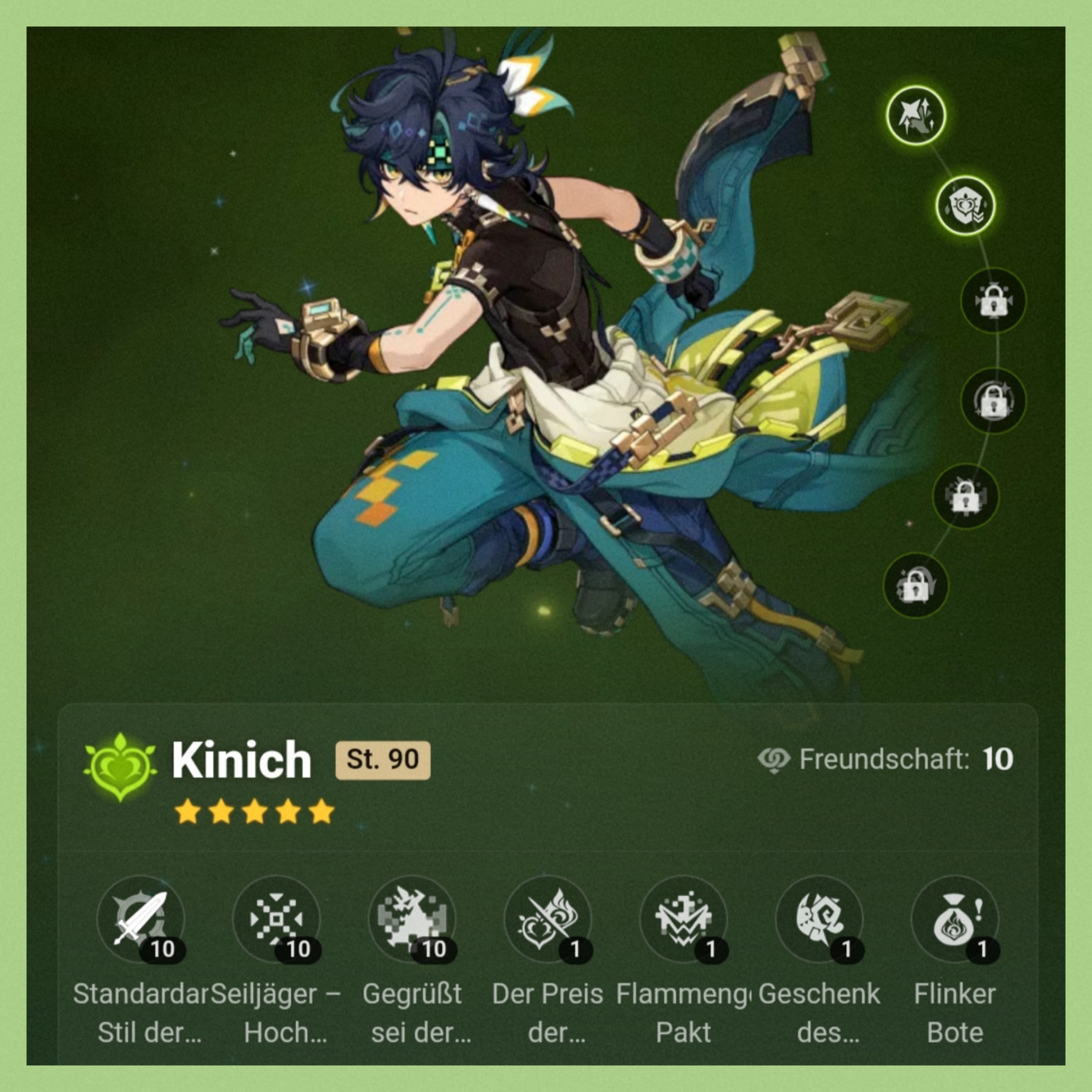1092x1092 pixels.
Task: Open the topmost unlocked constellation node
Action: [x=916, y=115]
